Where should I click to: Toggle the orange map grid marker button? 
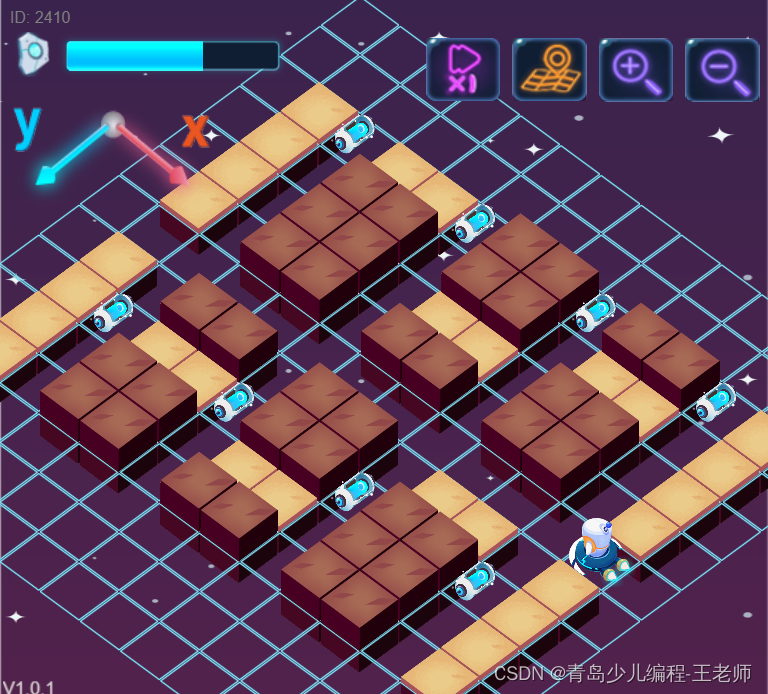549,69
